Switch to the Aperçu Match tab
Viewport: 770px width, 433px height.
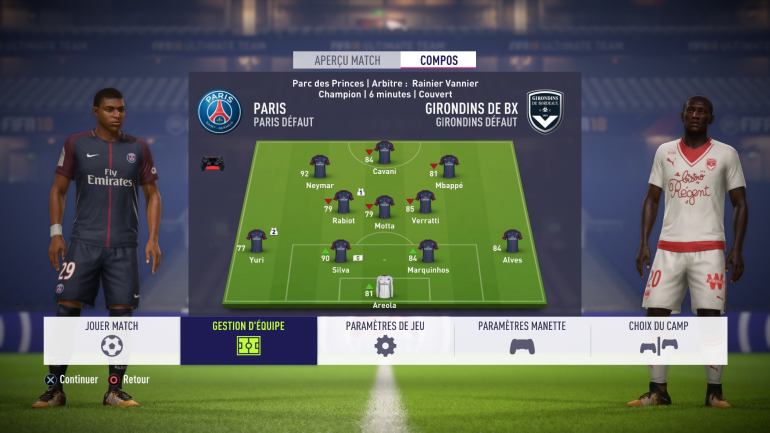pos(346,60)
